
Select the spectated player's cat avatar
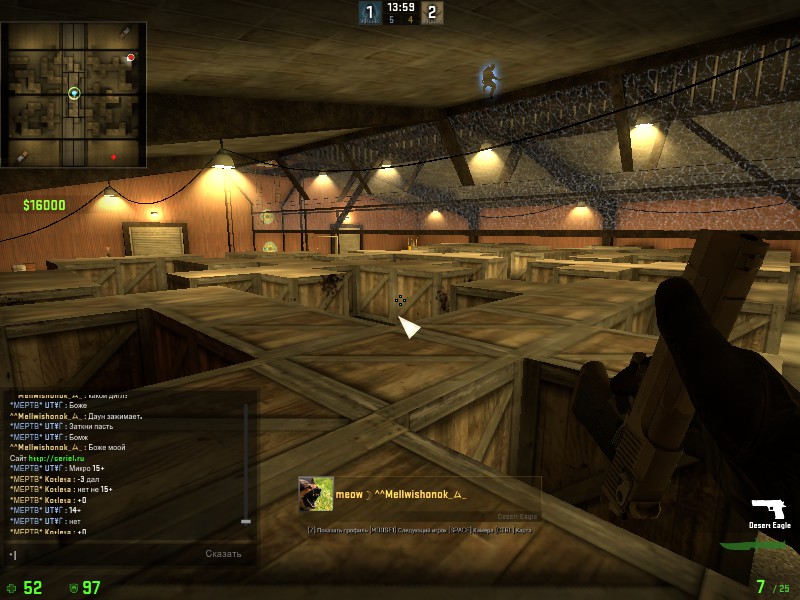pos(315,494)
